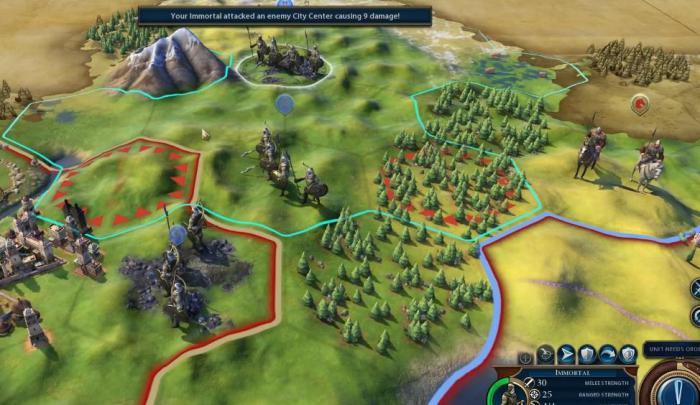Choose the fortify shield action
This screenshot has width=700, height=405.
point(587,354)
